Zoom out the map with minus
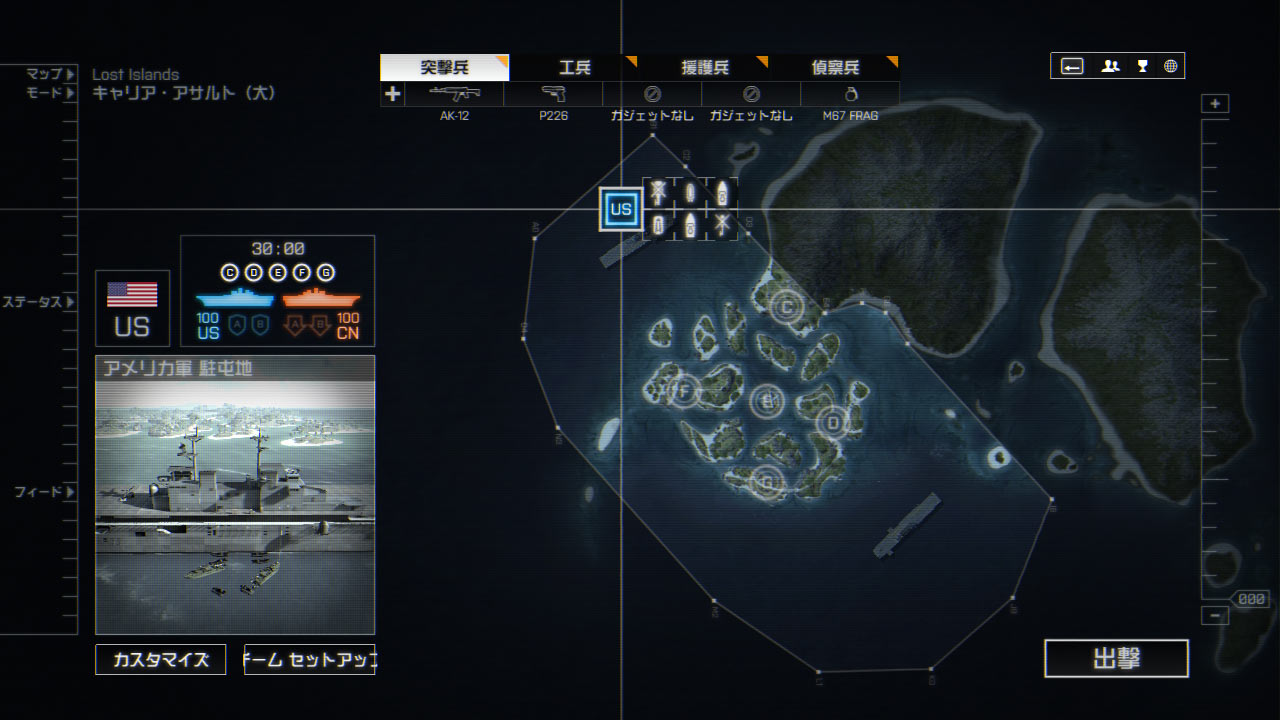Viewport: 1280px width, 720px height. (1215, 616)
